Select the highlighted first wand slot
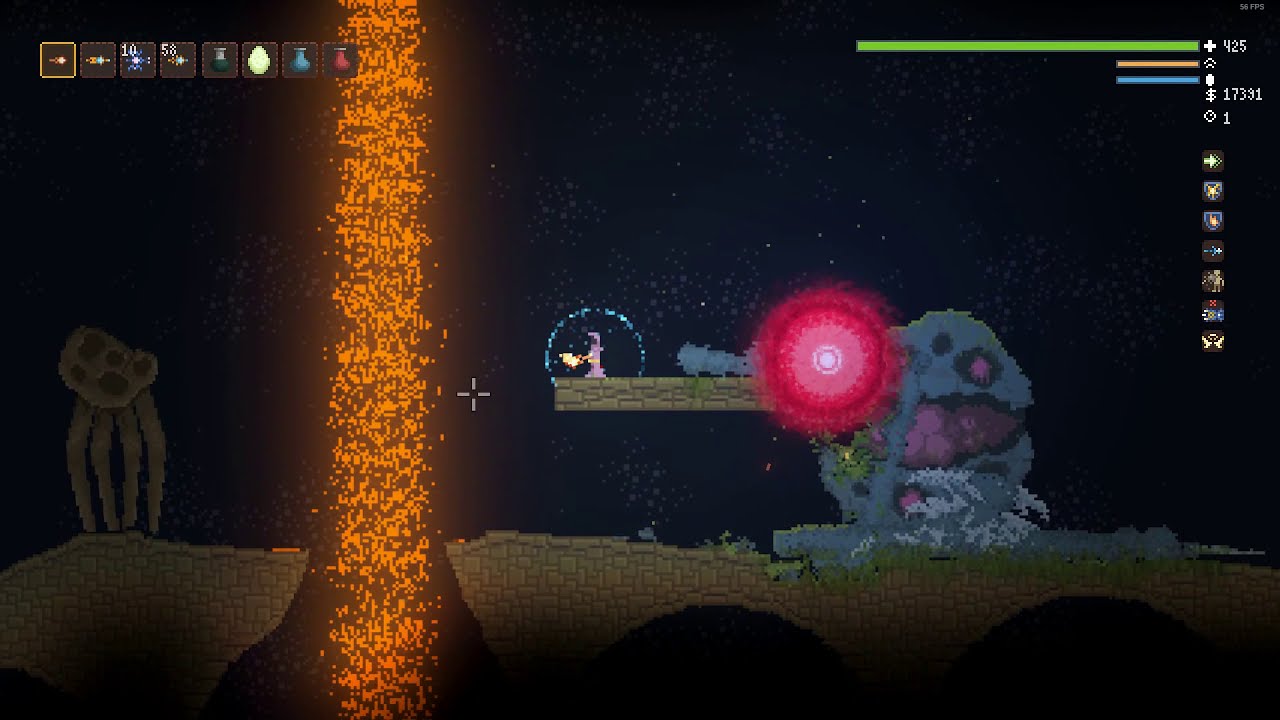Image resolution: width=1280 pixels, height=720 pixels. coord(58,60)
